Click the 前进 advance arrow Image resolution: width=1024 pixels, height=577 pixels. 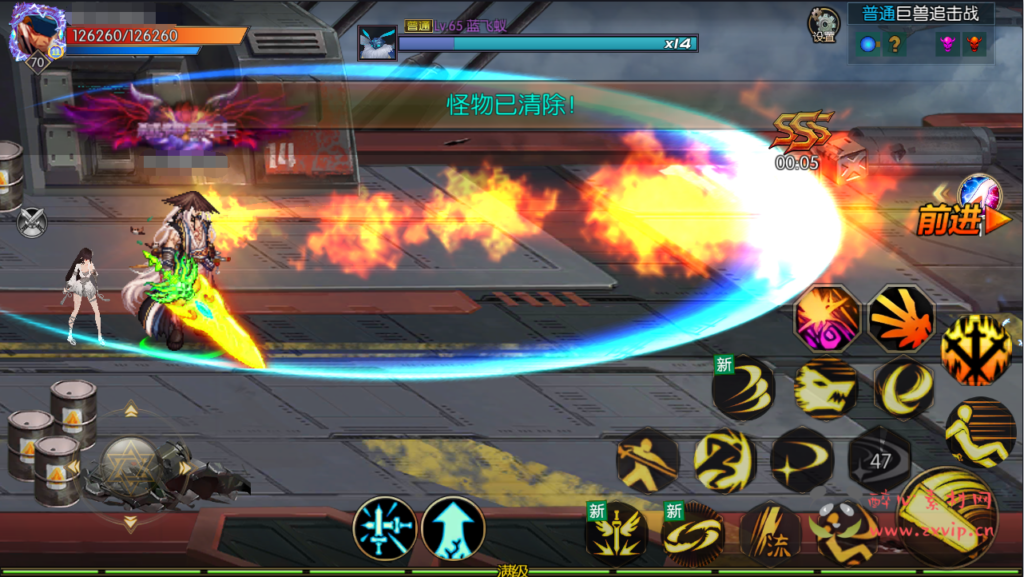(950, 220)
